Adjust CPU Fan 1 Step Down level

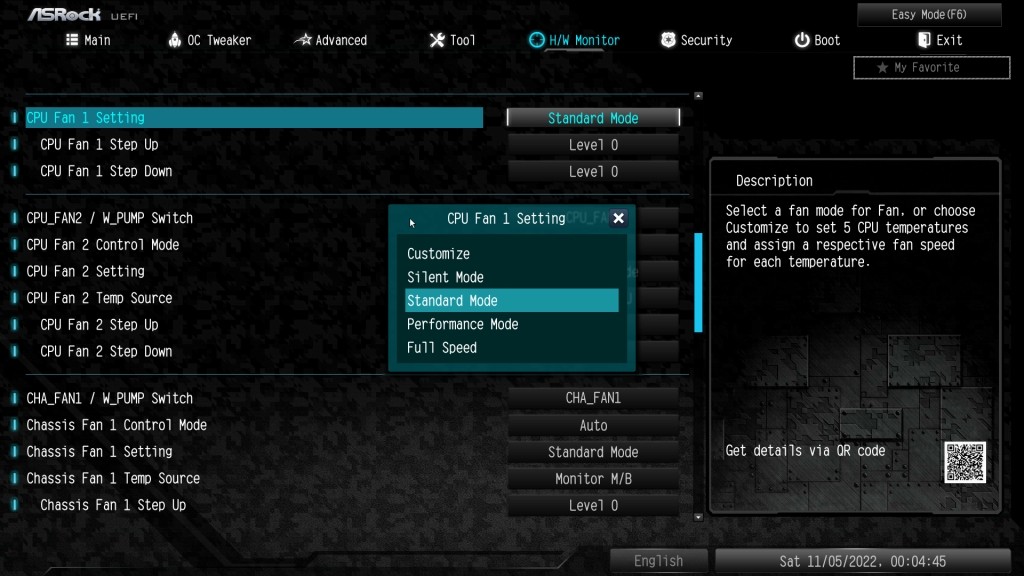(x=593, y=172)
